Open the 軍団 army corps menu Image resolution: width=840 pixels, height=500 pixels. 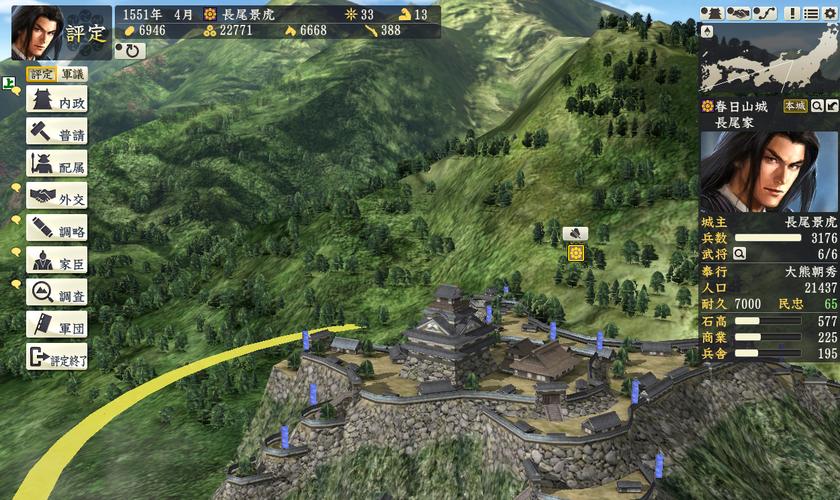click(x=57, y=325)
